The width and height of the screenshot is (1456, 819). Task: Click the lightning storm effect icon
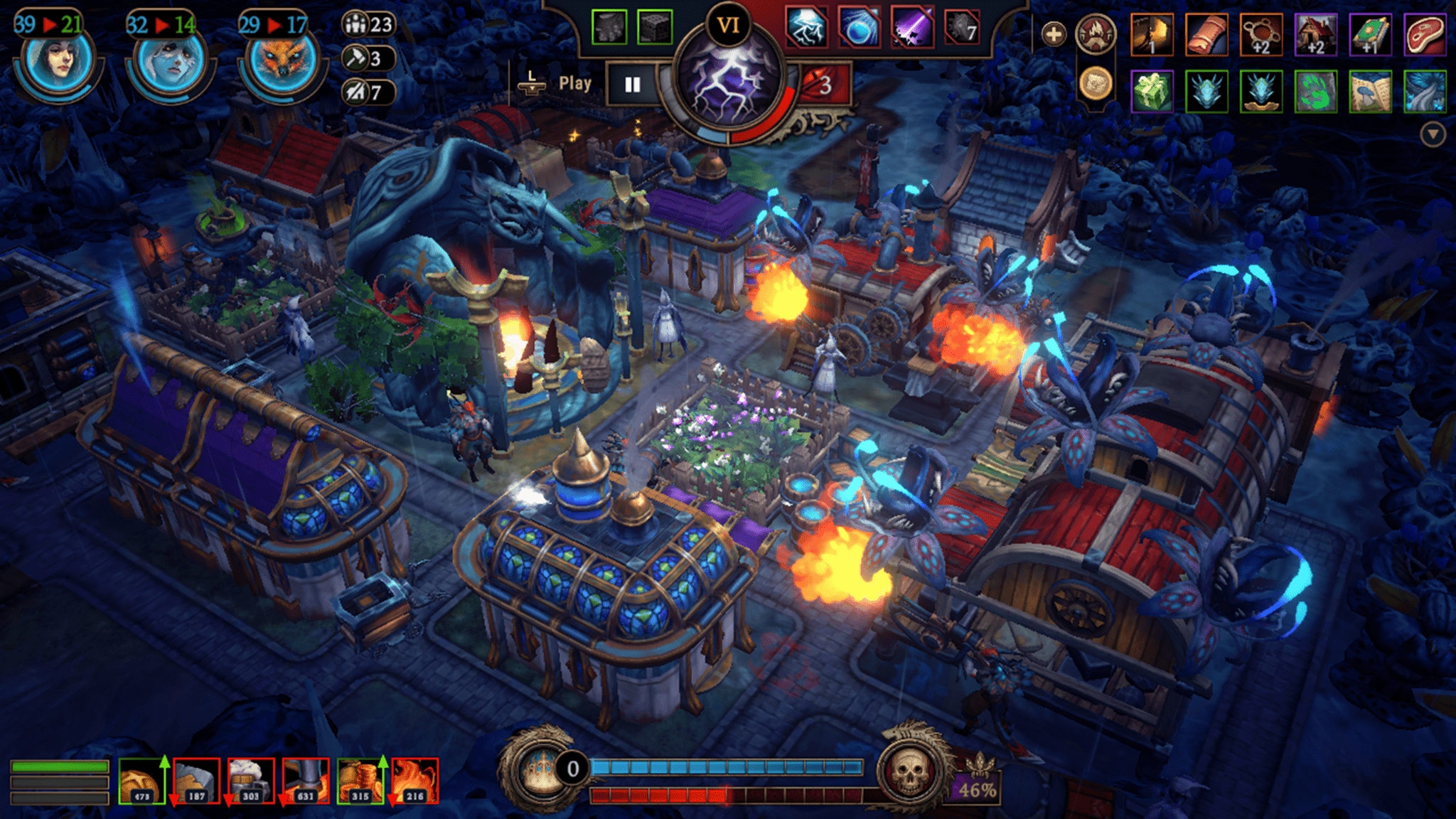click(x=806, y=28)
